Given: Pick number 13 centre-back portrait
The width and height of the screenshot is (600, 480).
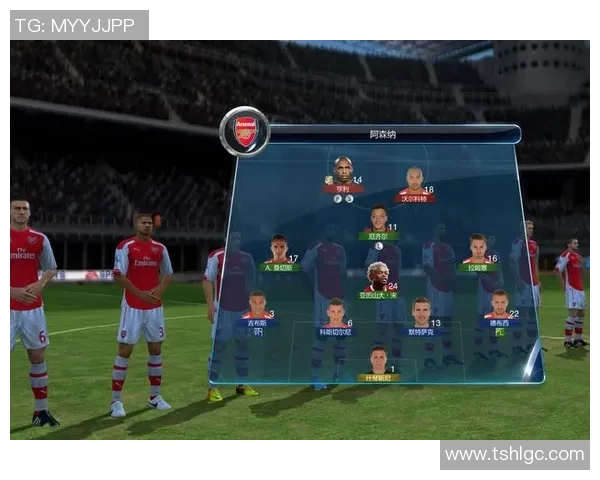Looking at the screenshot, I should click(x=421, y=313).
